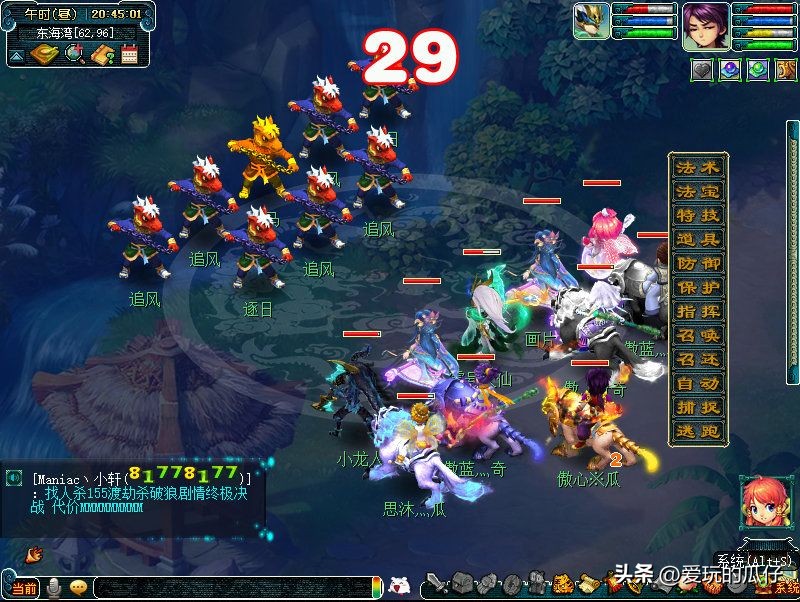The height and width of the screenshot is (602, 800).
Task: Choose the 捕捉 capture command
Action: click(697, 408)
